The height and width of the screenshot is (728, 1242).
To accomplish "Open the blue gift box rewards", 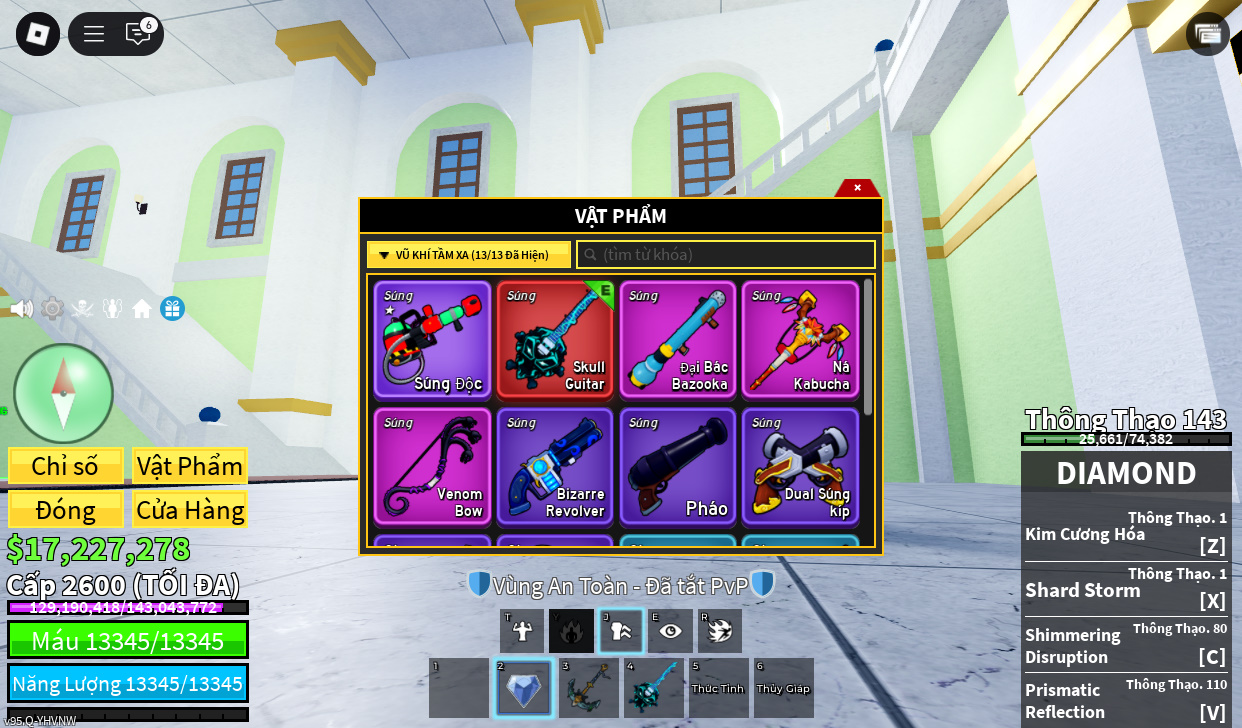I will (172, 309).
